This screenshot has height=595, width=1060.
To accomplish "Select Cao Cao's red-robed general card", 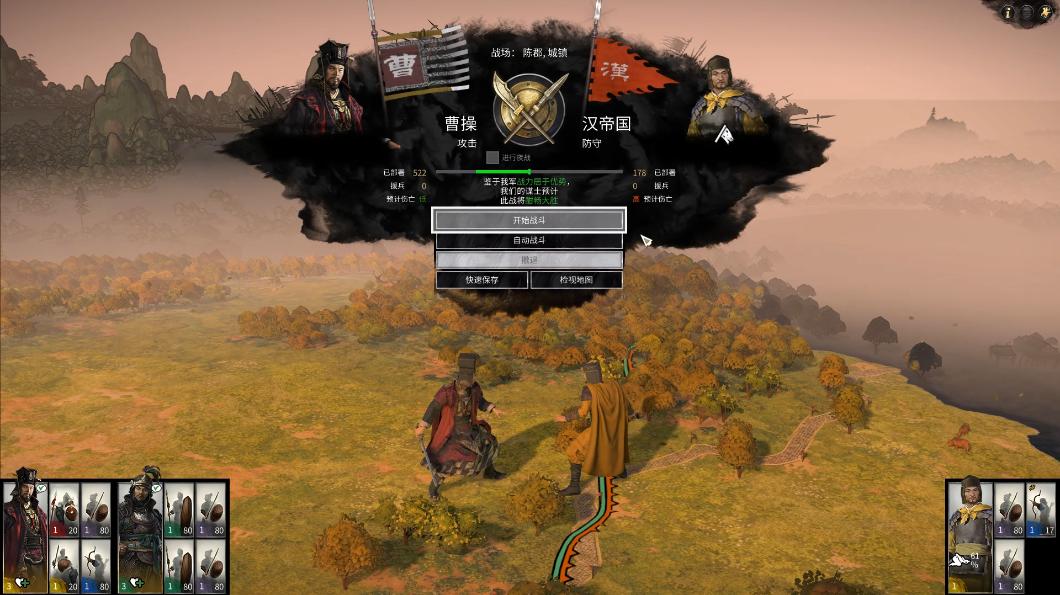I will coord(24,535).
